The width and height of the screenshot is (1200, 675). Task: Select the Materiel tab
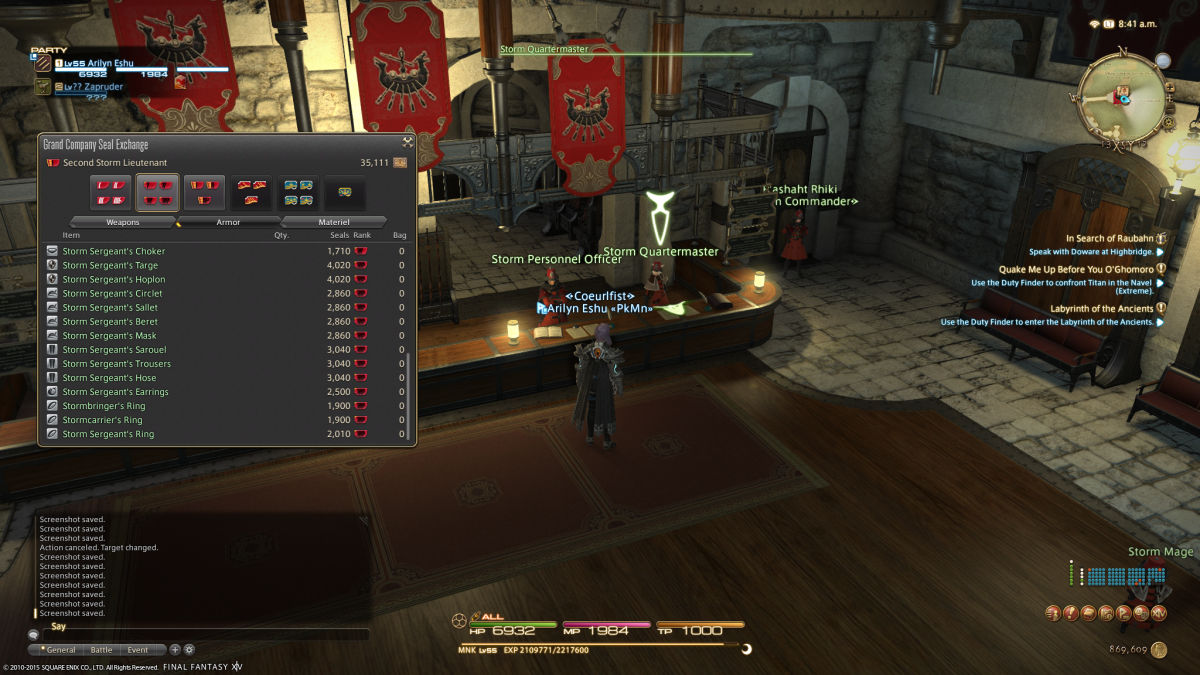(x=334, y=222)
